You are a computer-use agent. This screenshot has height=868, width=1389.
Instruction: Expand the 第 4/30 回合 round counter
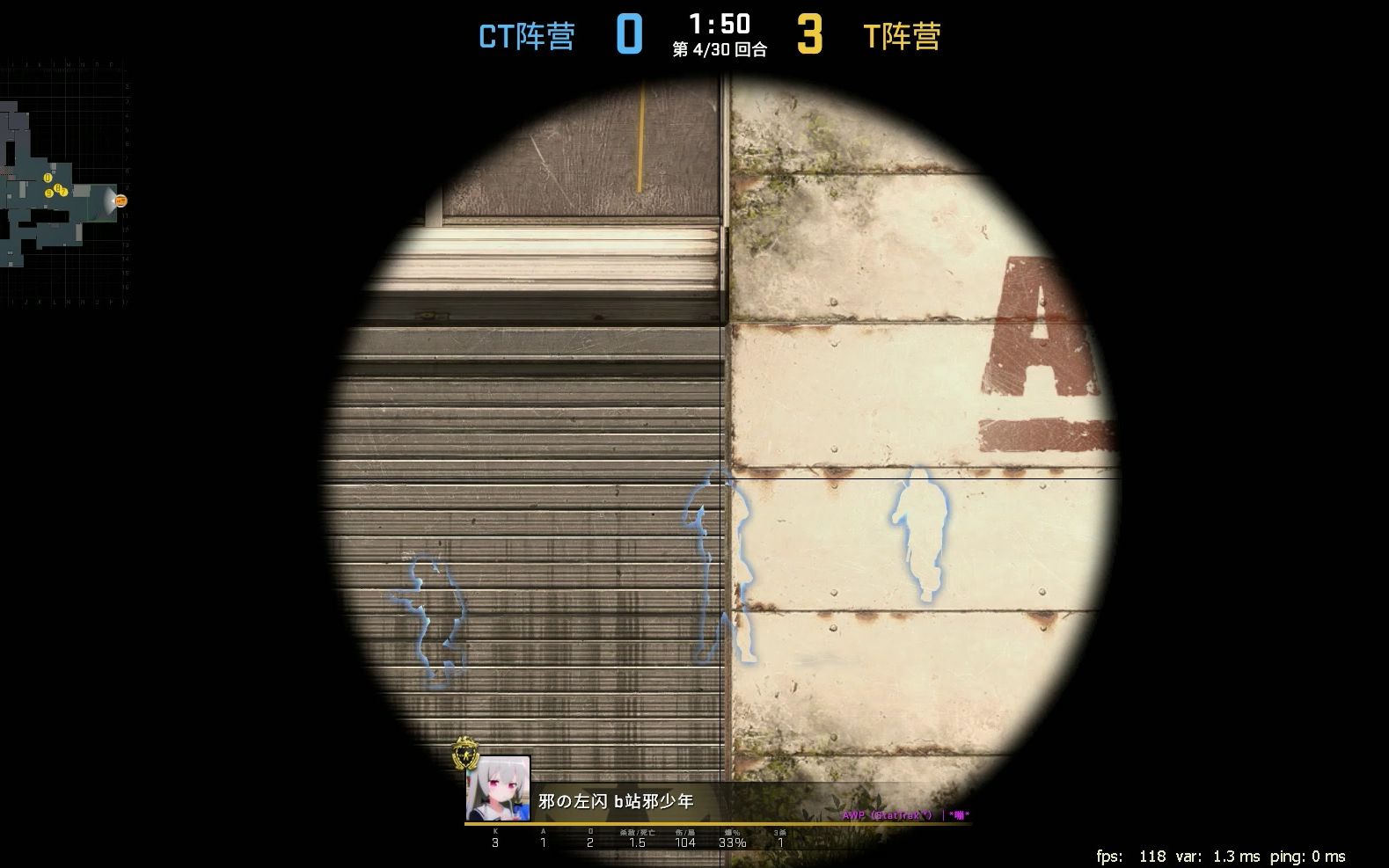click(x=720, y=51)
